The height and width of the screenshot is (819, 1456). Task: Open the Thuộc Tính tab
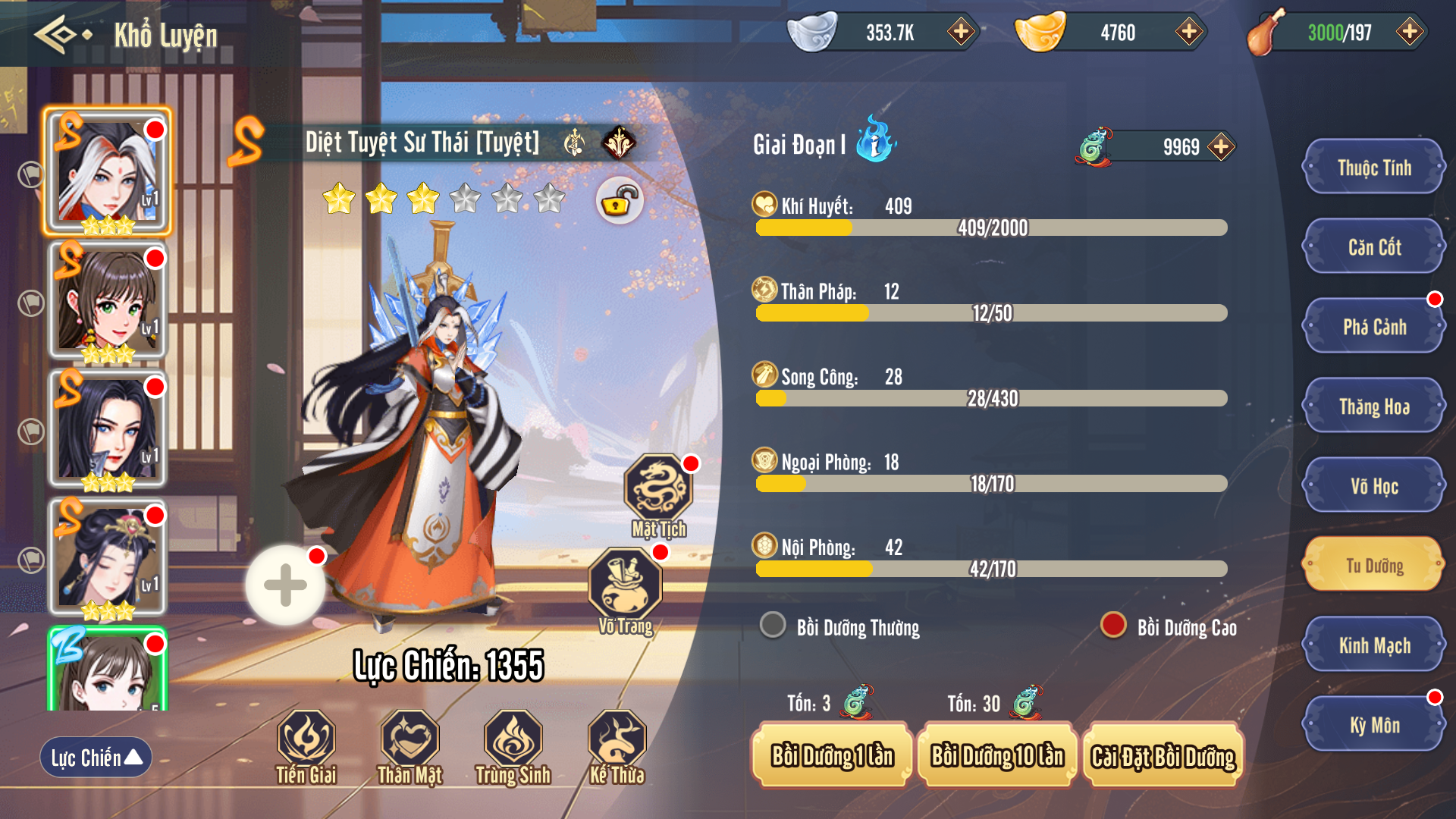pyautogui.click(x=1373, y=168)
